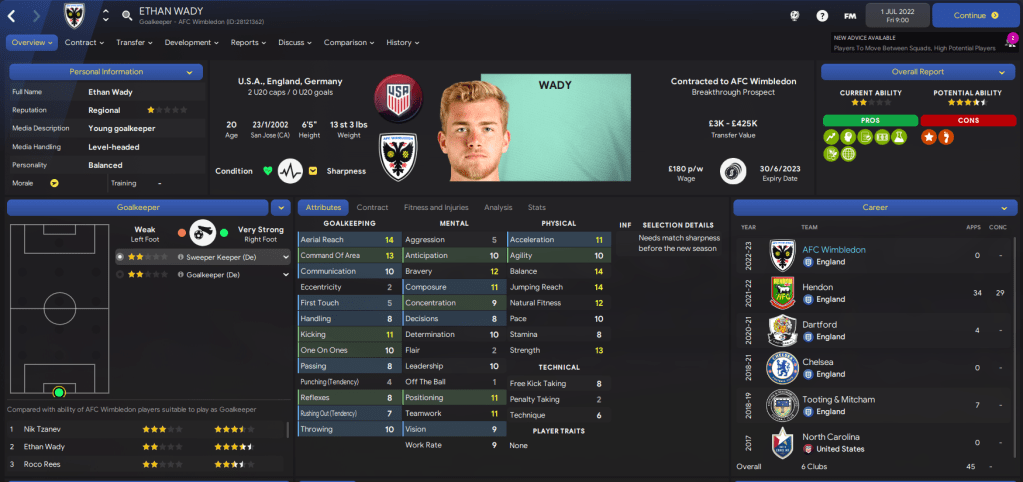
Task: Open the Comparison menu
Action: pos(349,43)
